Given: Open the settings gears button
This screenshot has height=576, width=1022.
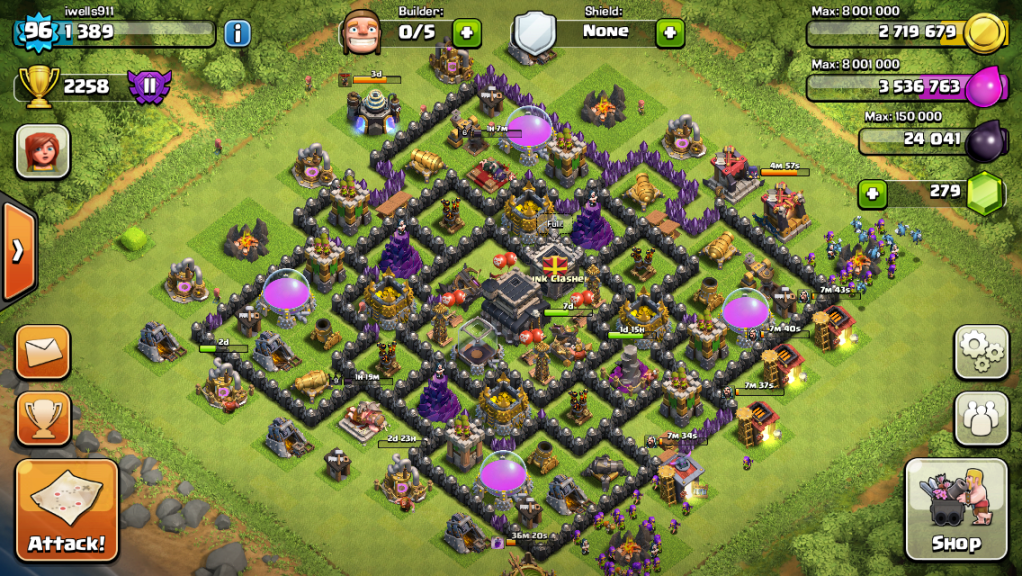Looking at the screenshot, I should (x=981, y=352).
